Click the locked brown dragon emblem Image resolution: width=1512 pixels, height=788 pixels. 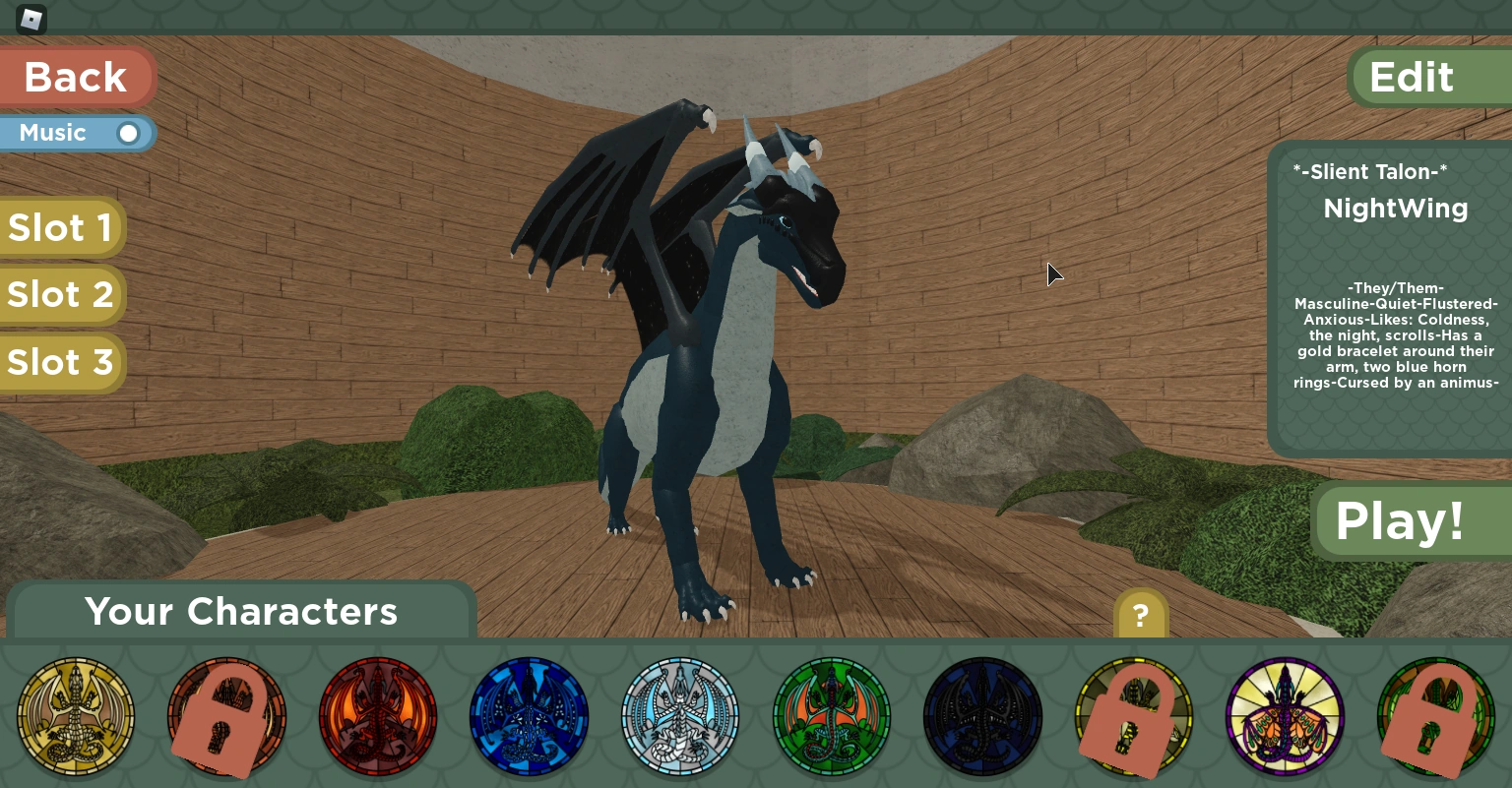click(x=226, y=716)
